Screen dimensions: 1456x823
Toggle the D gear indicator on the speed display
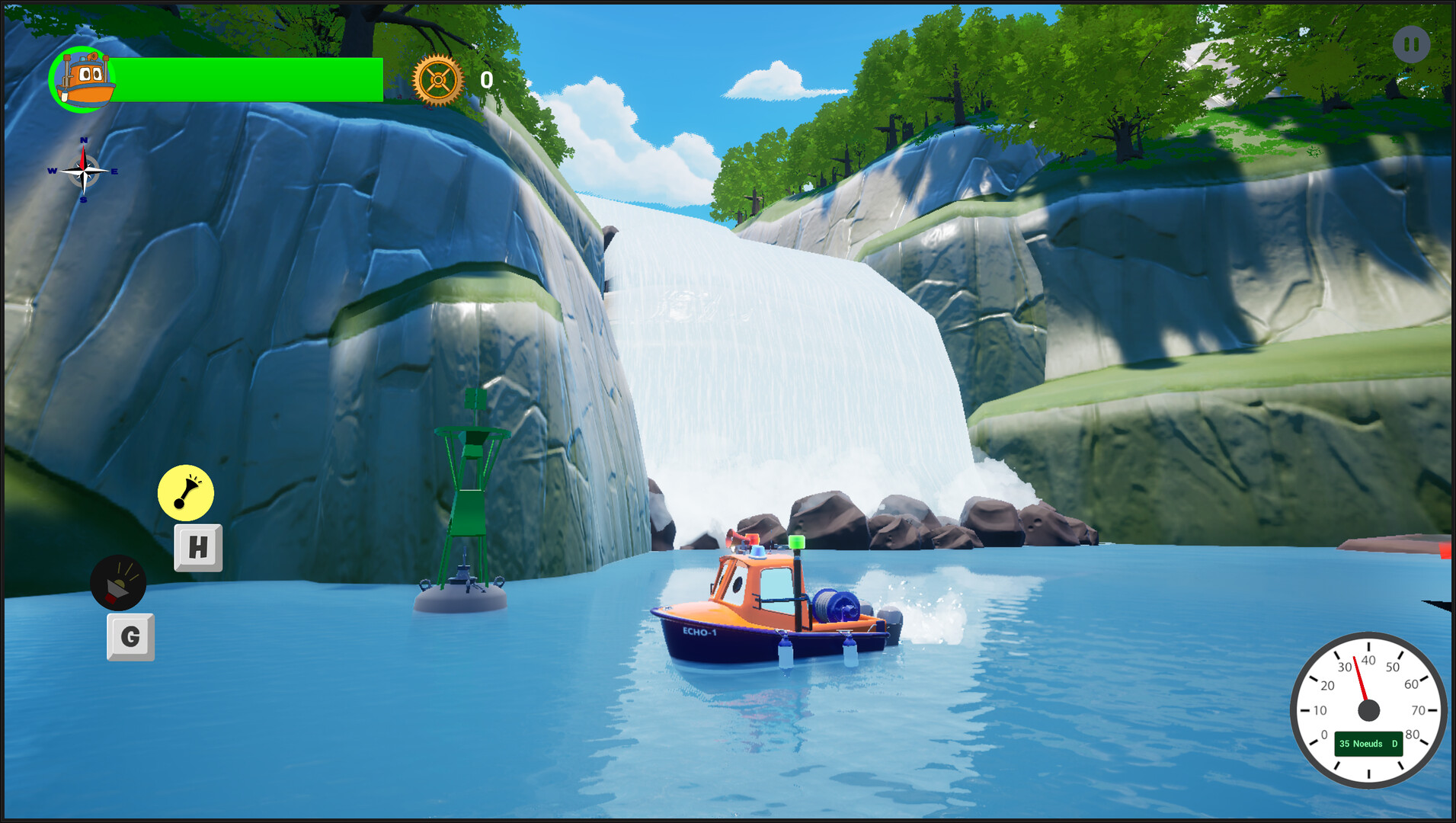coord(1395,743)
